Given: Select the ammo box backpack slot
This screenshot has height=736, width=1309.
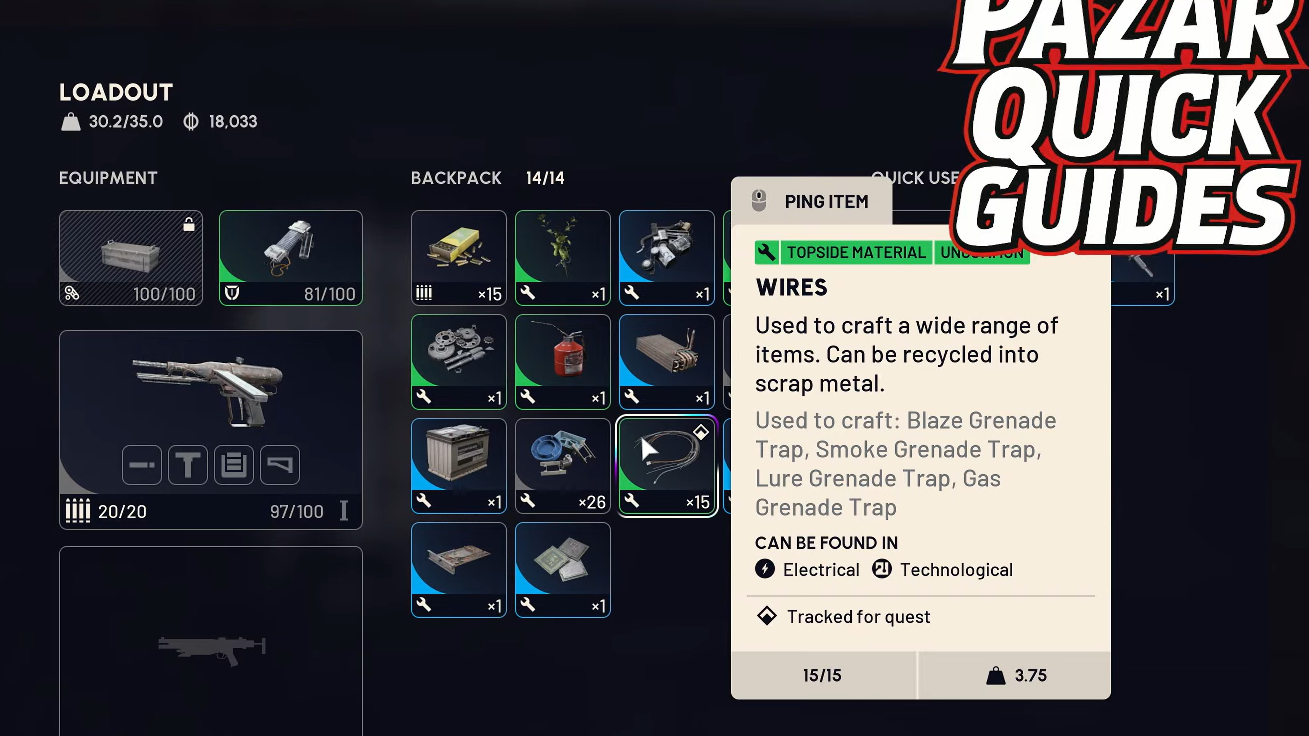Looking at the screenshot, I should [459, 257].
